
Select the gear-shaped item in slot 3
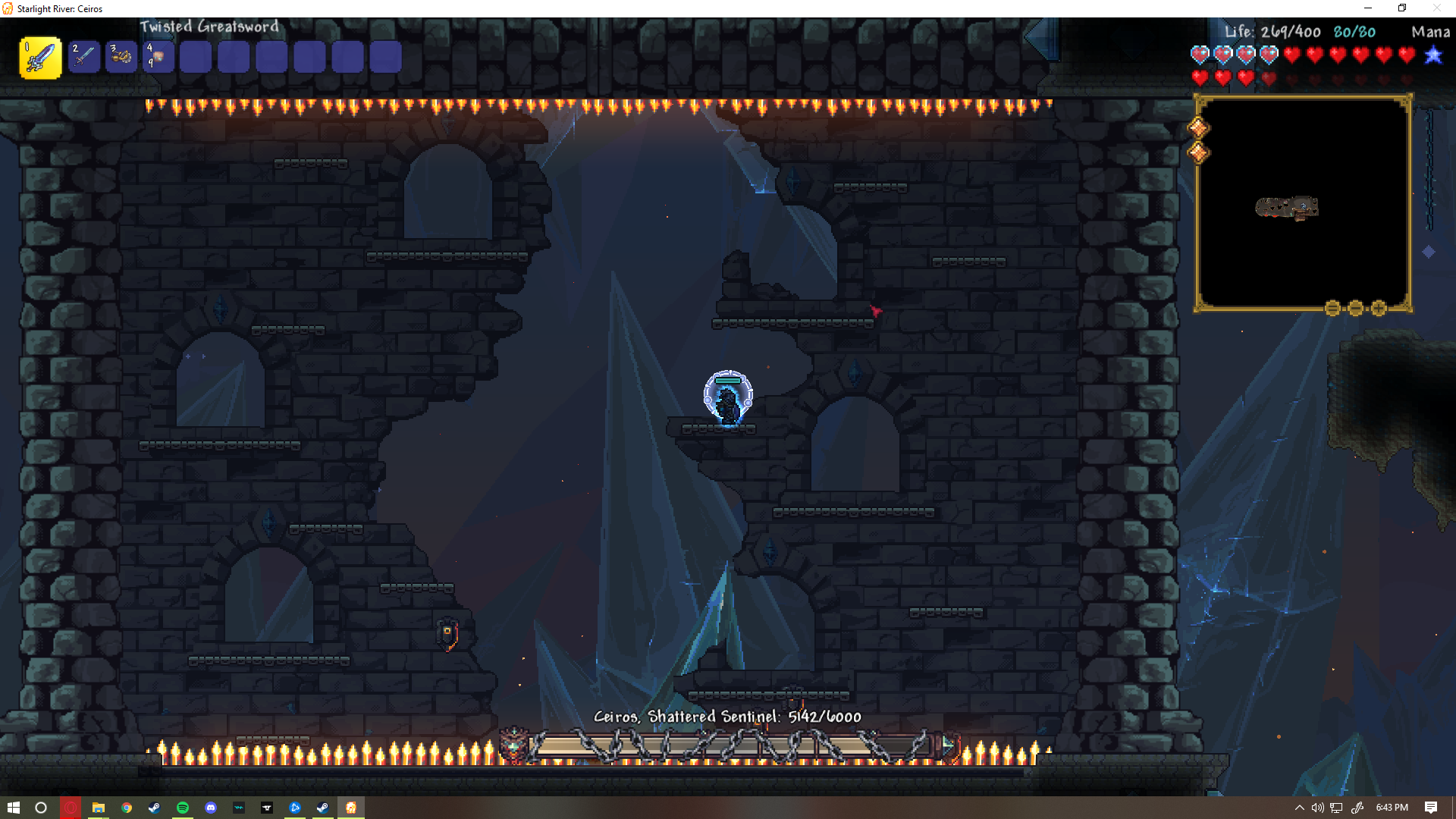click(x=121, y=57)
